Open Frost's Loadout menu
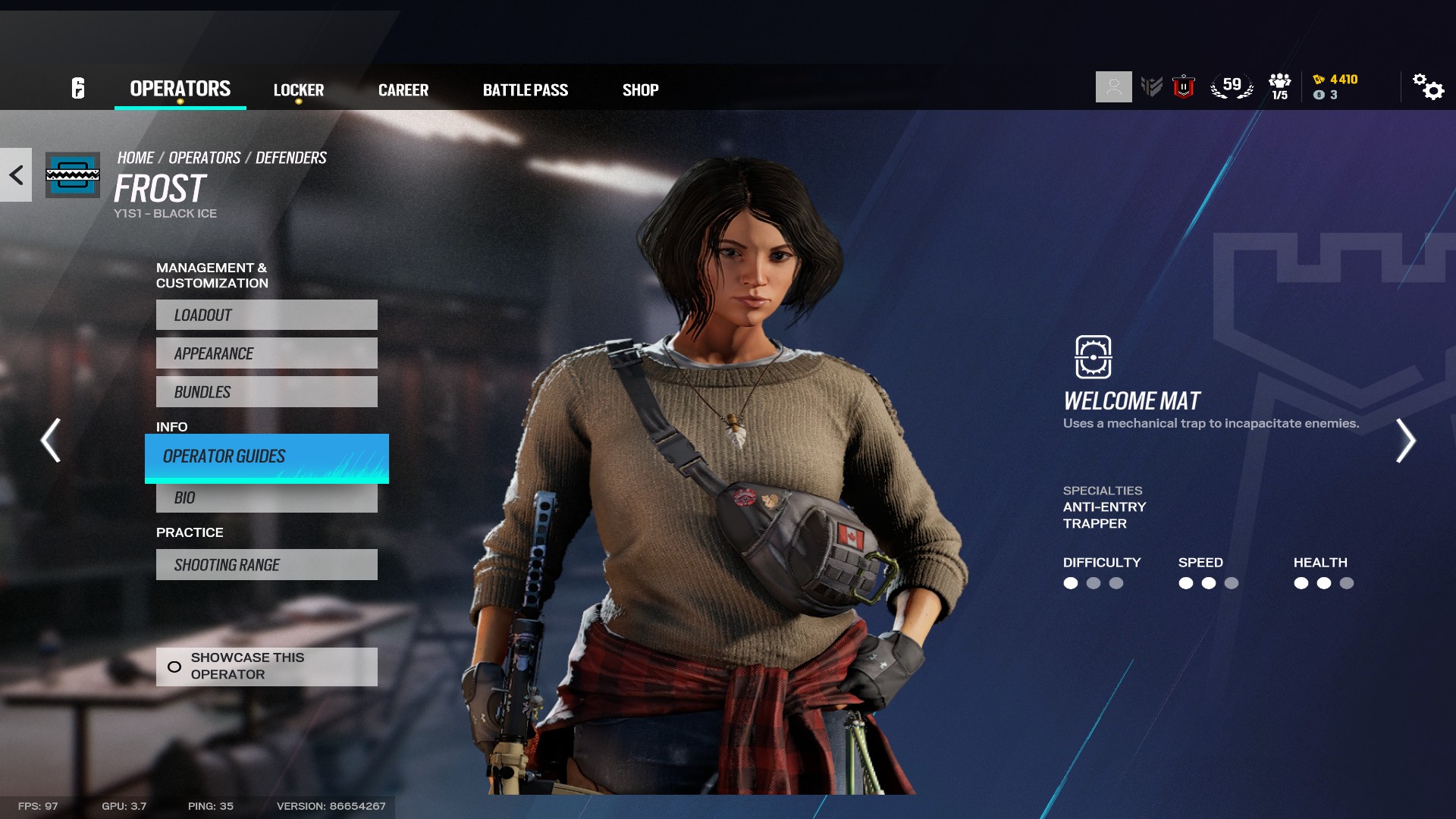1456x819 pixels. click(266, 315)
